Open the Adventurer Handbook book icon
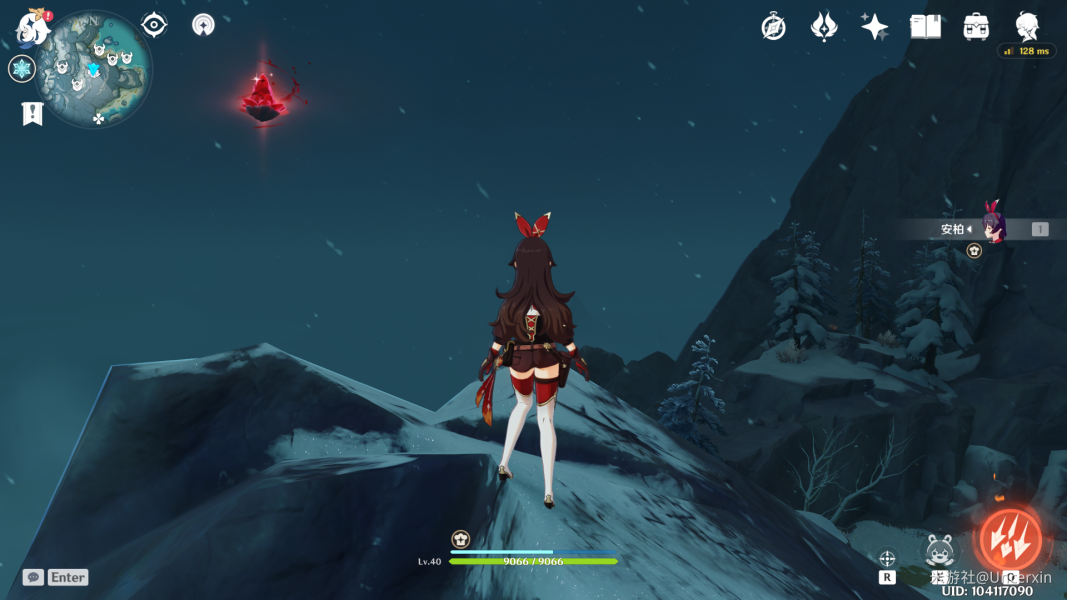1067x600 pixels. pos(925,27)
